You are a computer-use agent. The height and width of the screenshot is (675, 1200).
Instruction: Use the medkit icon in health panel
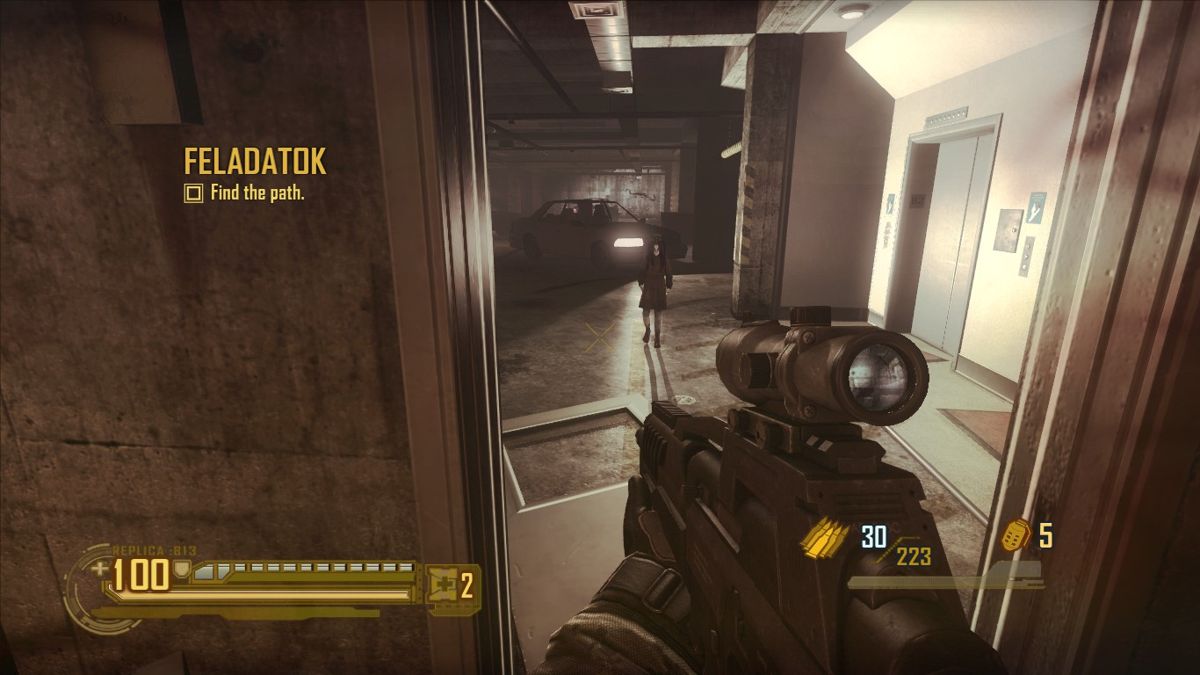click(x=441, y=585)
